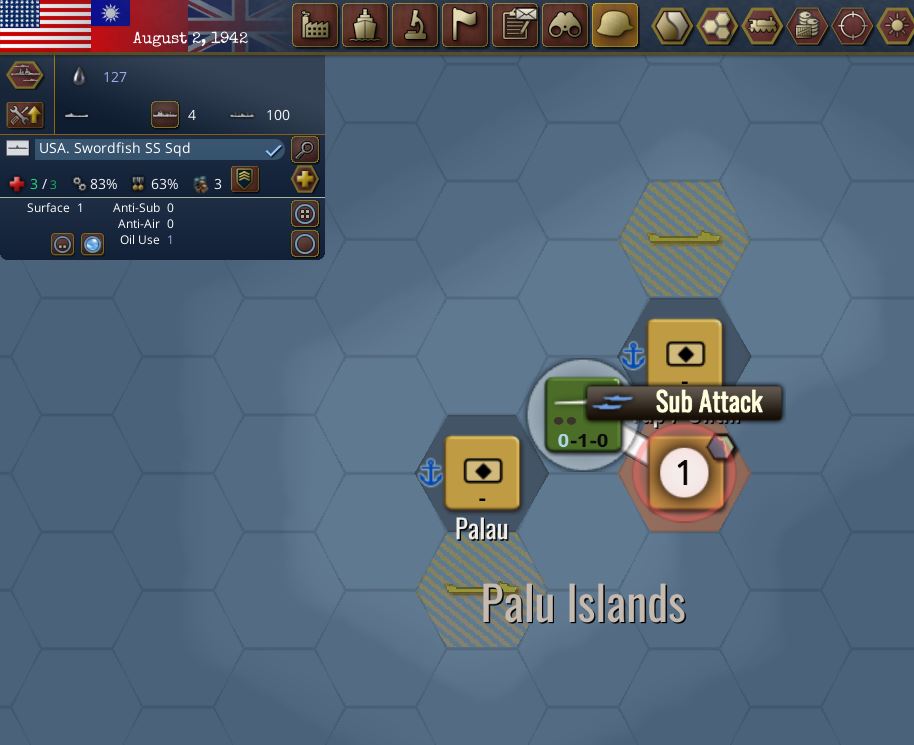Open the notepad and envelope reports
The width and height of the screenshot is (914, 745).
pos(516,25)
